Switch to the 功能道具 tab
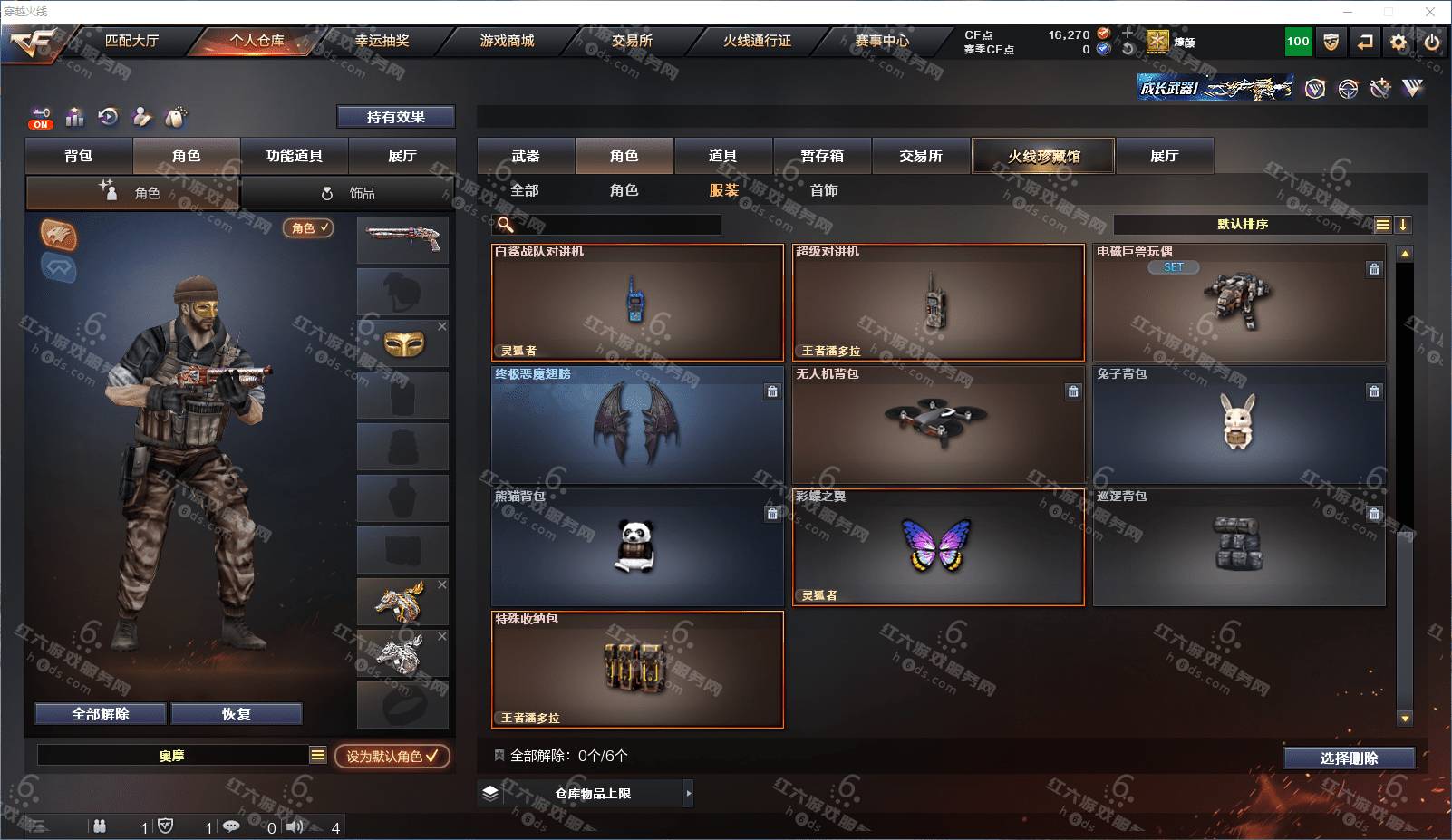Image resolution: width=1452 pixels, height=840 pixels. pyautogui.click(x=294, y=156)
